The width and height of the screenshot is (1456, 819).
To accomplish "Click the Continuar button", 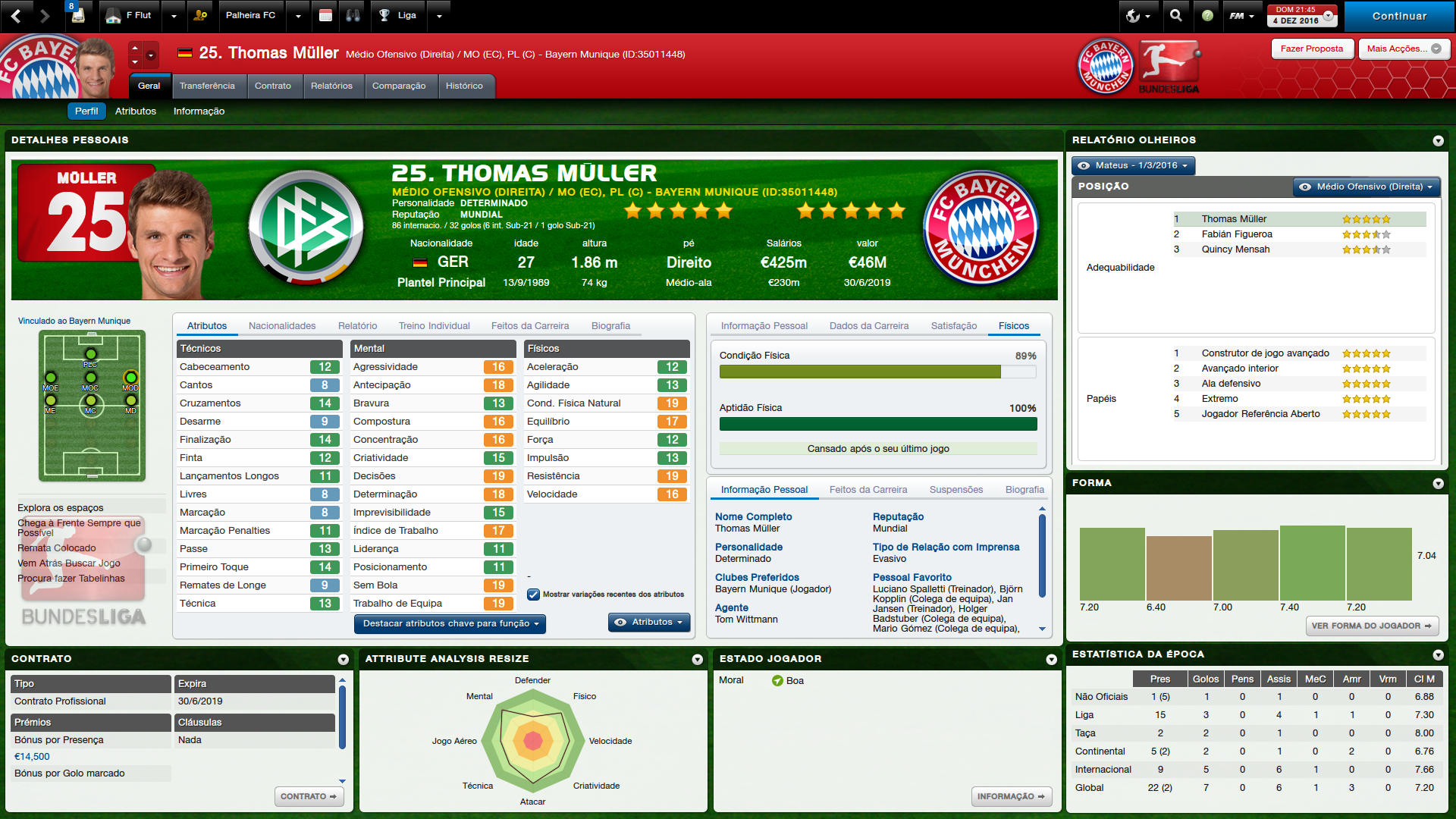I will [1398, 16].
